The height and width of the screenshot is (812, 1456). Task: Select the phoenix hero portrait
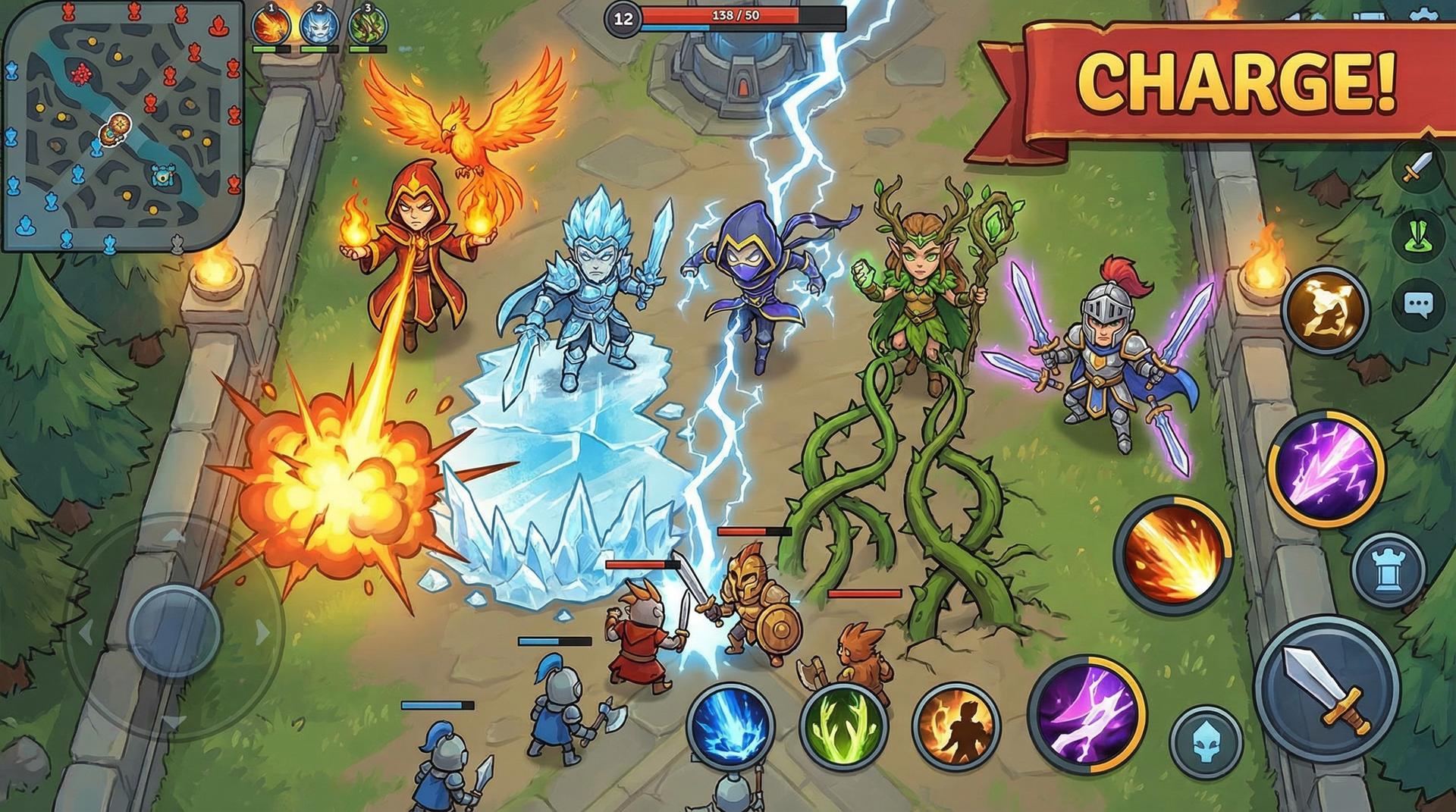point(271,27)
